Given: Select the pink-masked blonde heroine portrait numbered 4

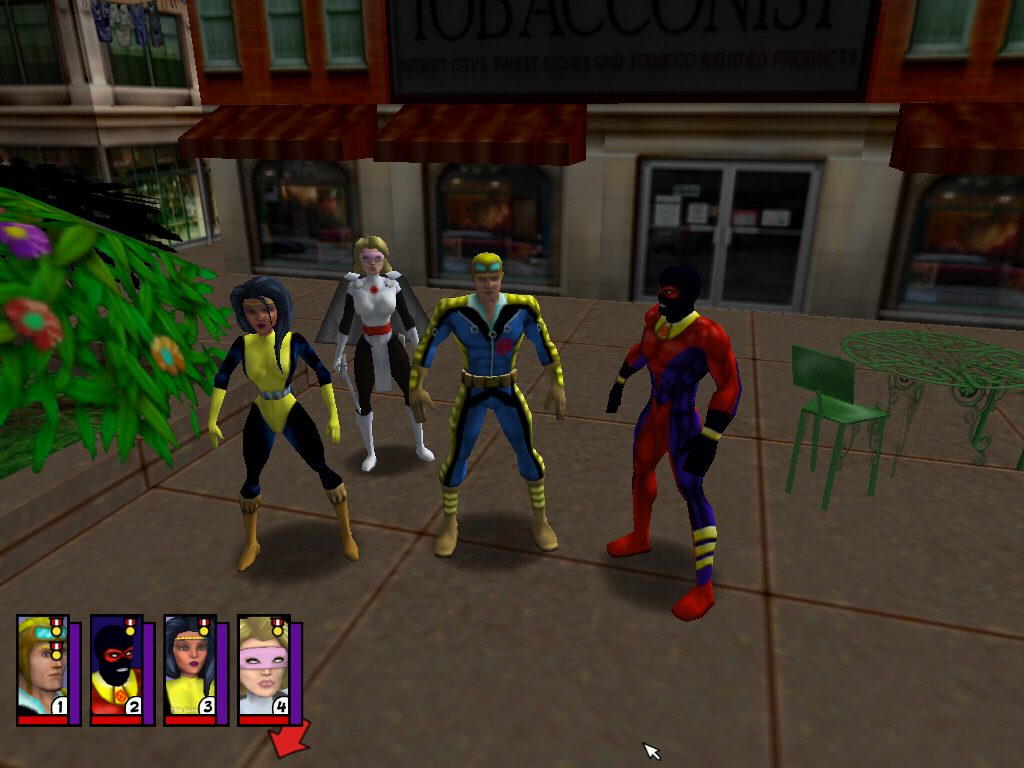Looking at the screenshot, I should point(263,668).
